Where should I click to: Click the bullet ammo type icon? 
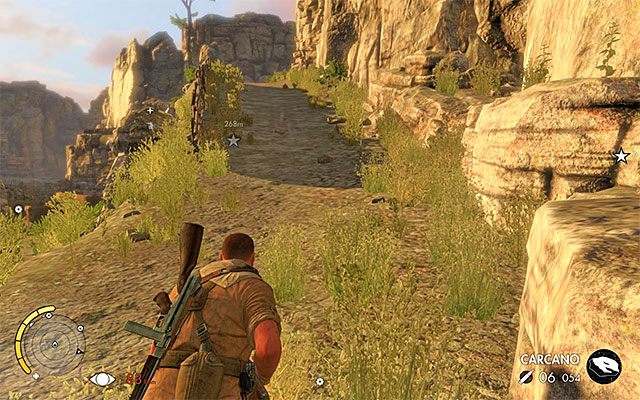coord(526,377)
